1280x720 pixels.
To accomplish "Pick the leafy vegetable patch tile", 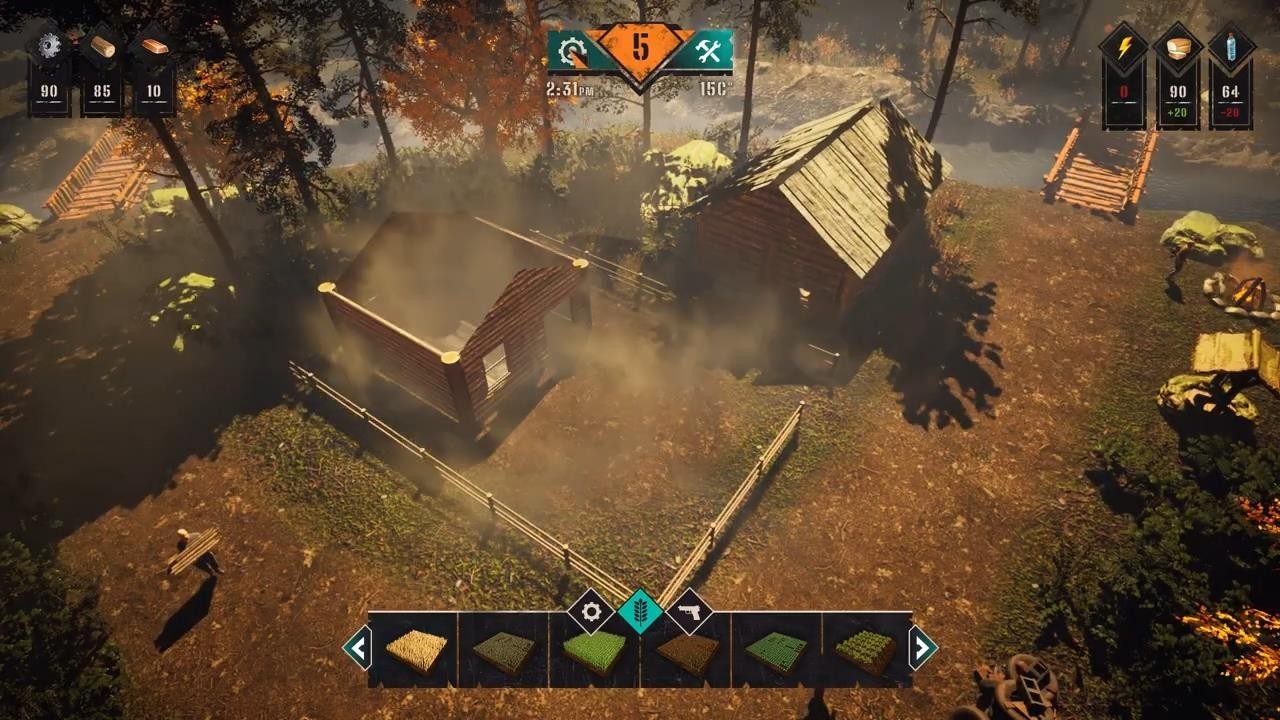I will 866,651.
